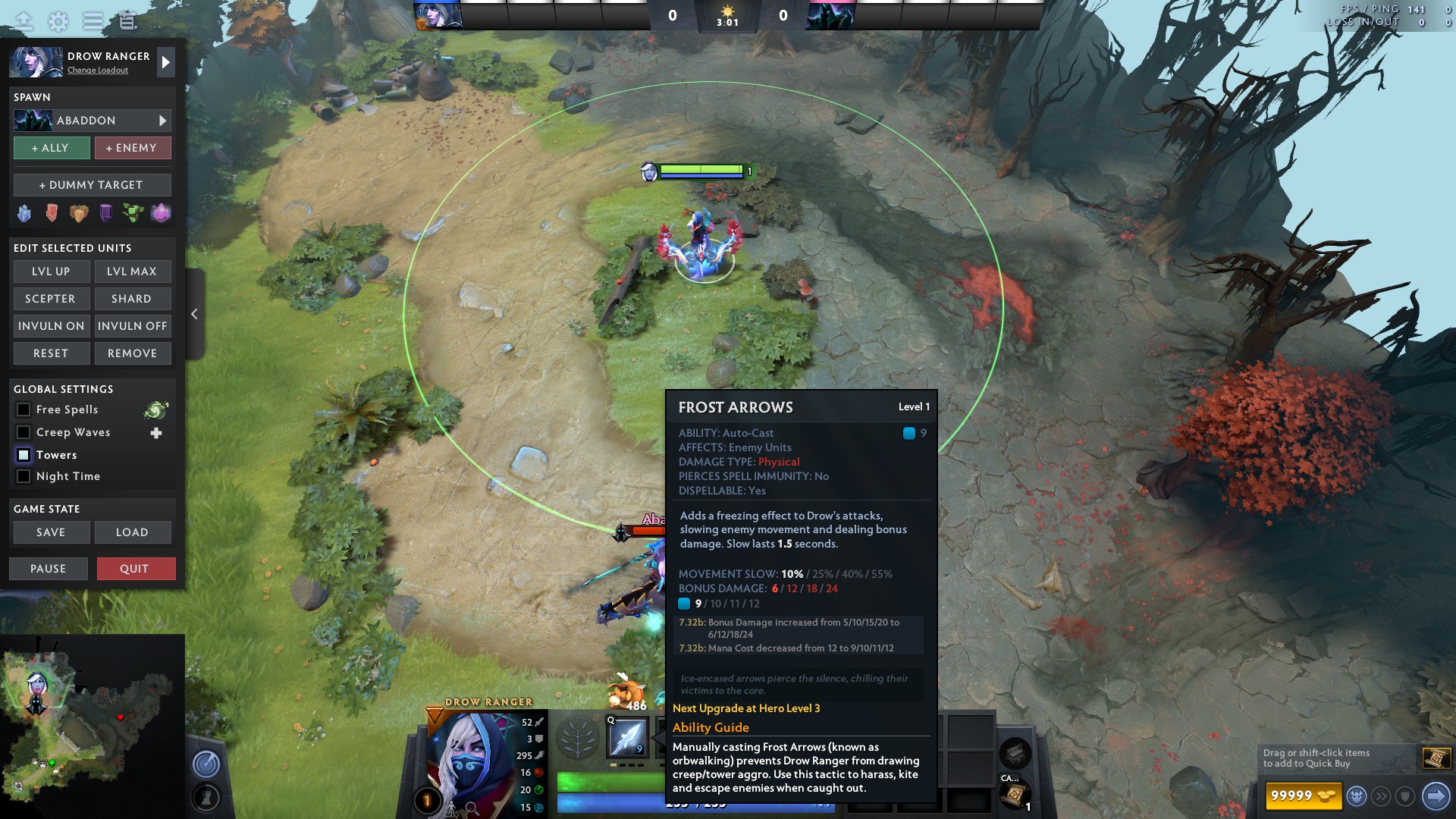The height and width of the screenshot is (819, 1456).
Task: Enable the Free Spells checkbox
Action: [x=24, y=409]
